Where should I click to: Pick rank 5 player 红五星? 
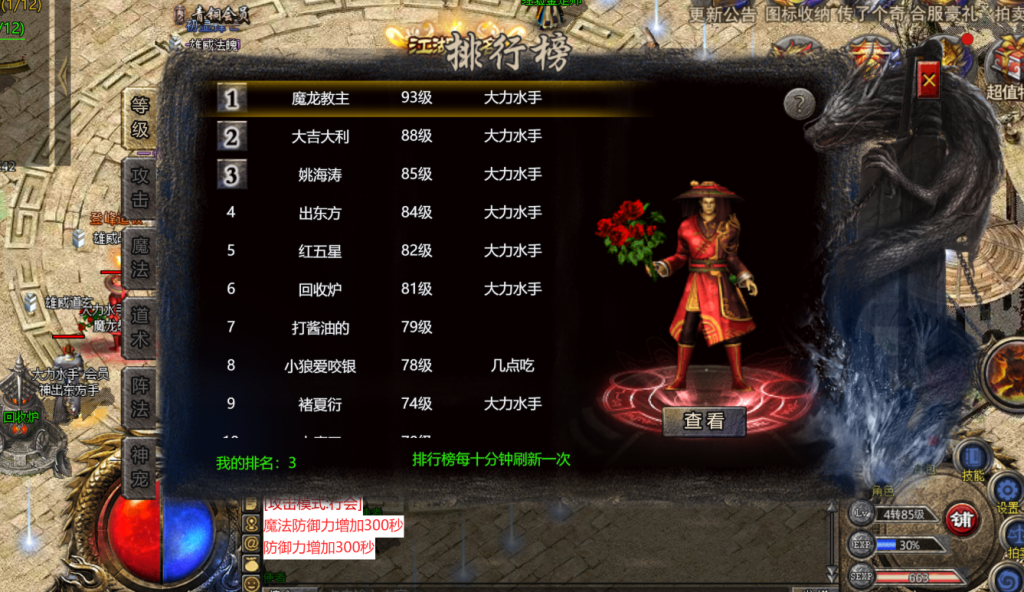point(320,250)
